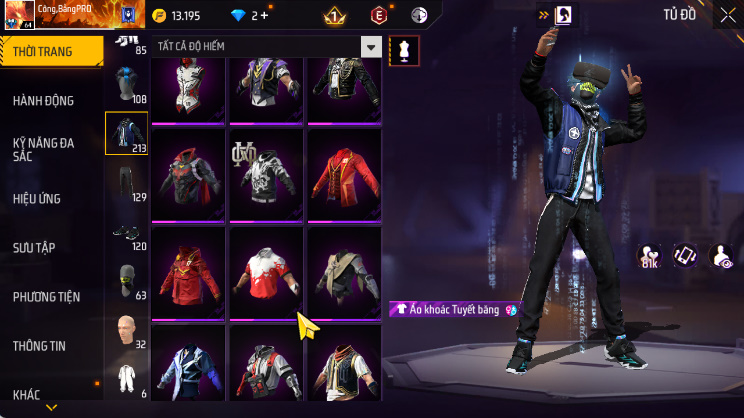Pick the bald head category with 32 items
744x418 pixels.
126,330
